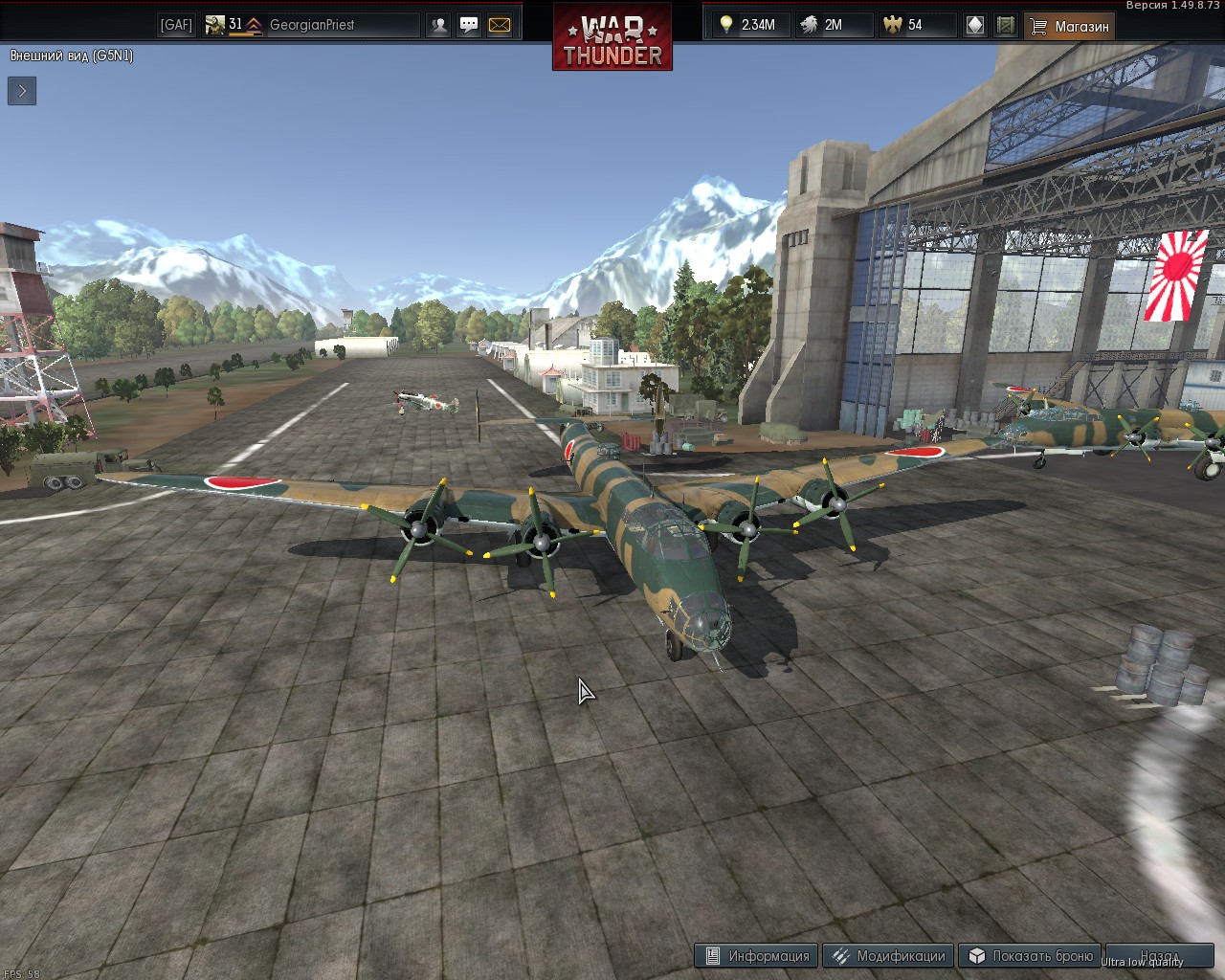1225x980 pixels.
Task: Open the Магазин shop
Action: (x=1070, y=26)
